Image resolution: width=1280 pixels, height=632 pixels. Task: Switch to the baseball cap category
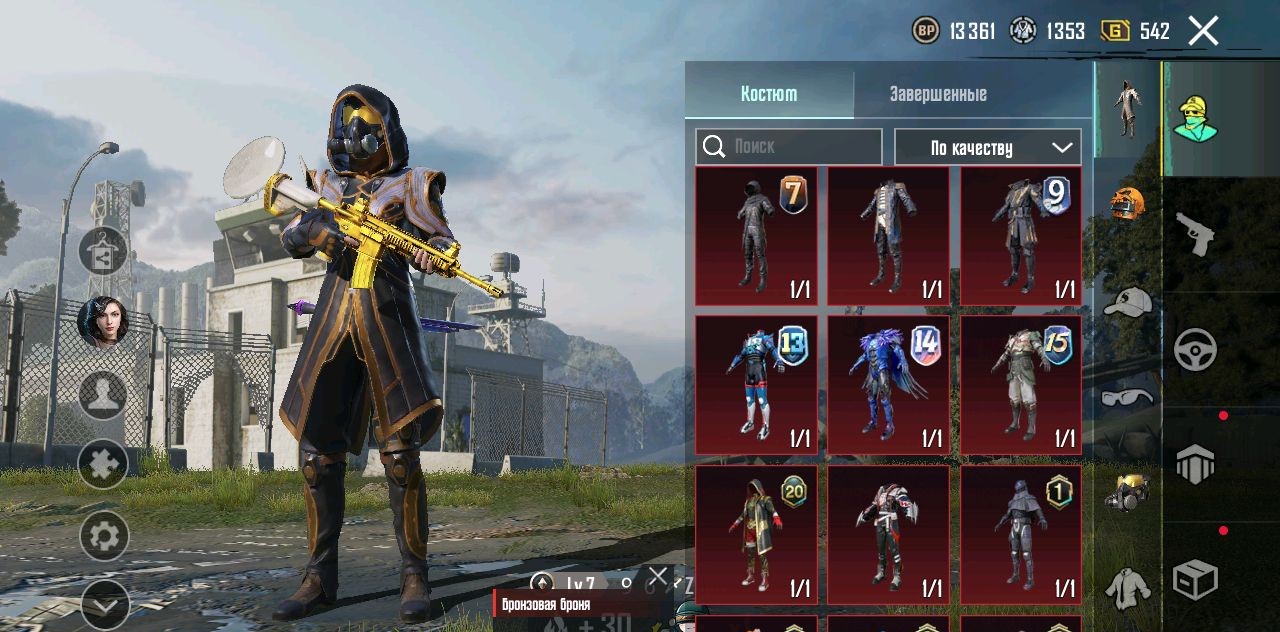coord(1127,301)
